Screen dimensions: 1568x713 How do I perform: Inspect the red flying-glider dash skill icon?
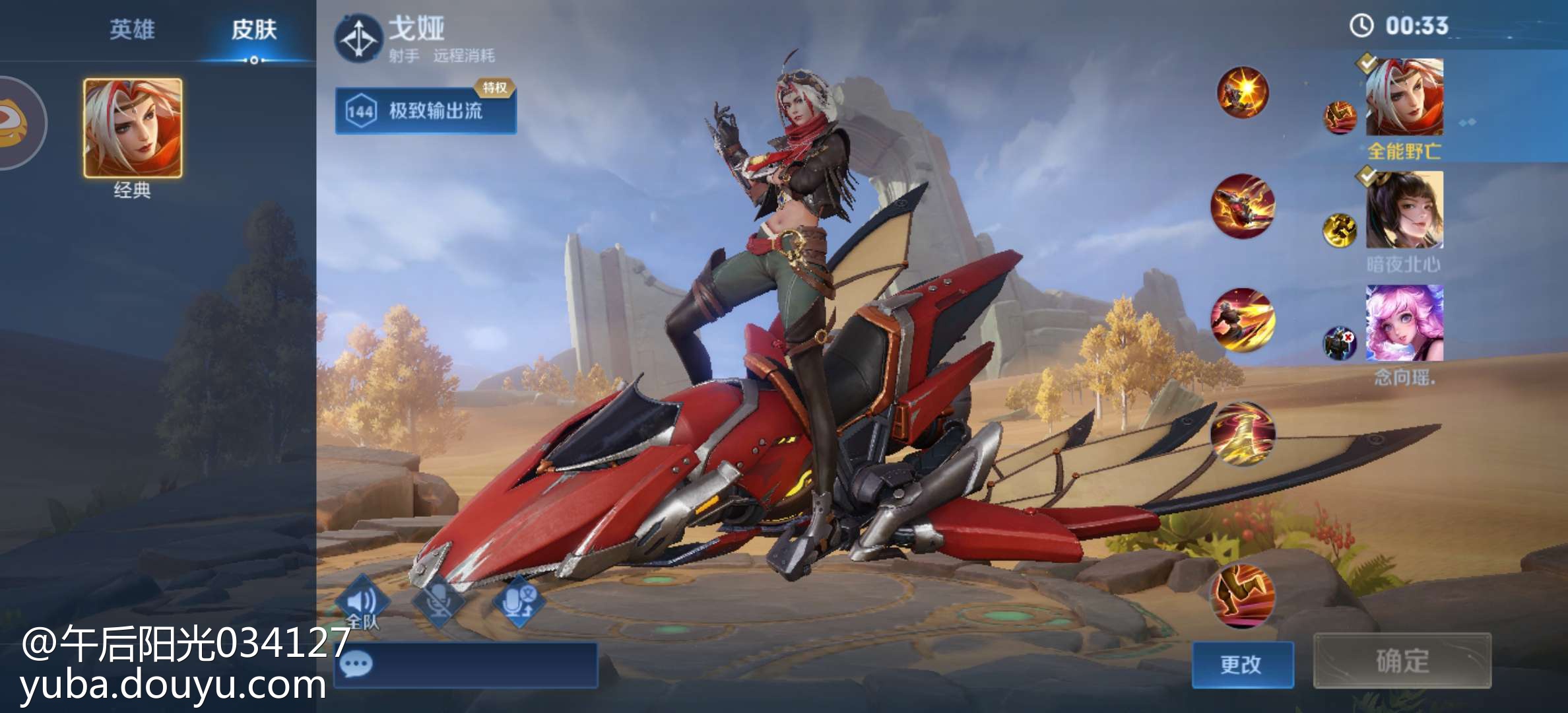pos(1243,206)
